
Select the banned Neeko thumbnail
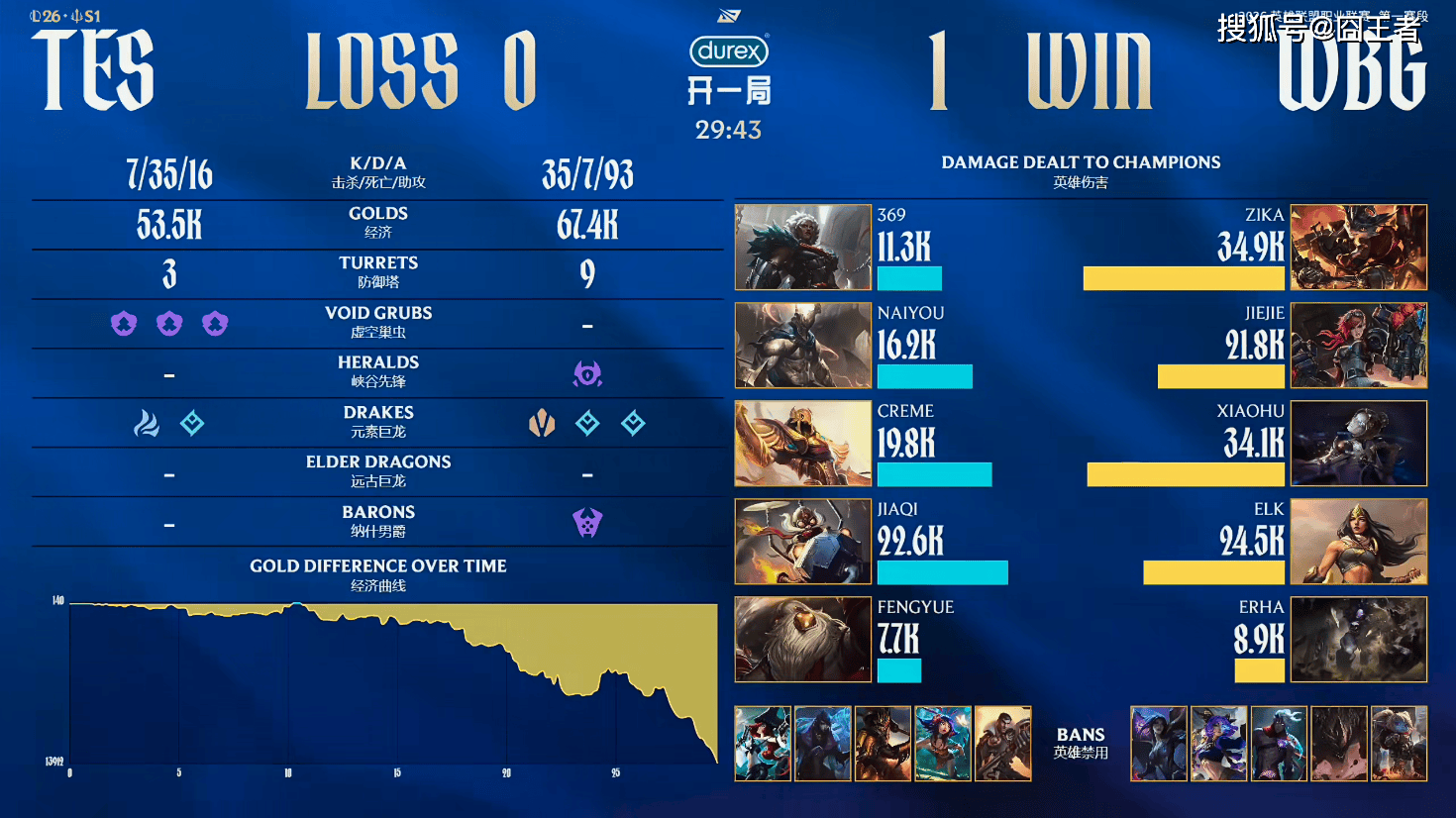coord(943,744)
